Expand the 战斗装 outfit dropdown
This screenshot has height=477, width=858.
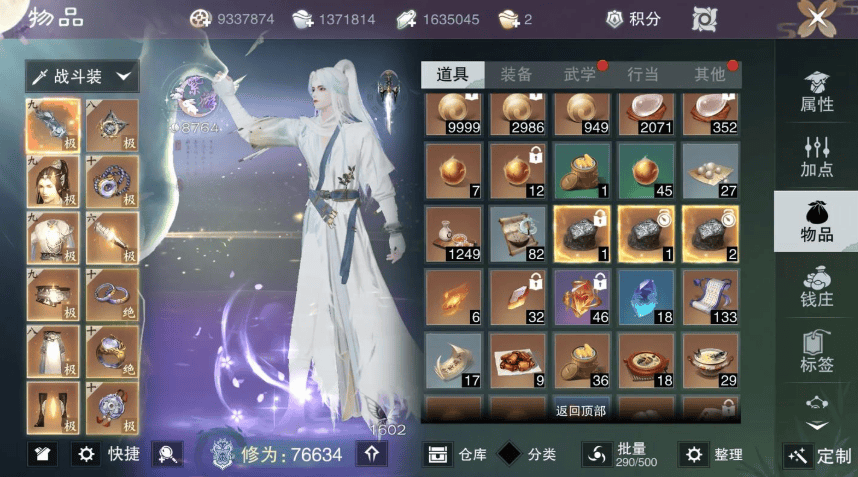coord(82,75)
